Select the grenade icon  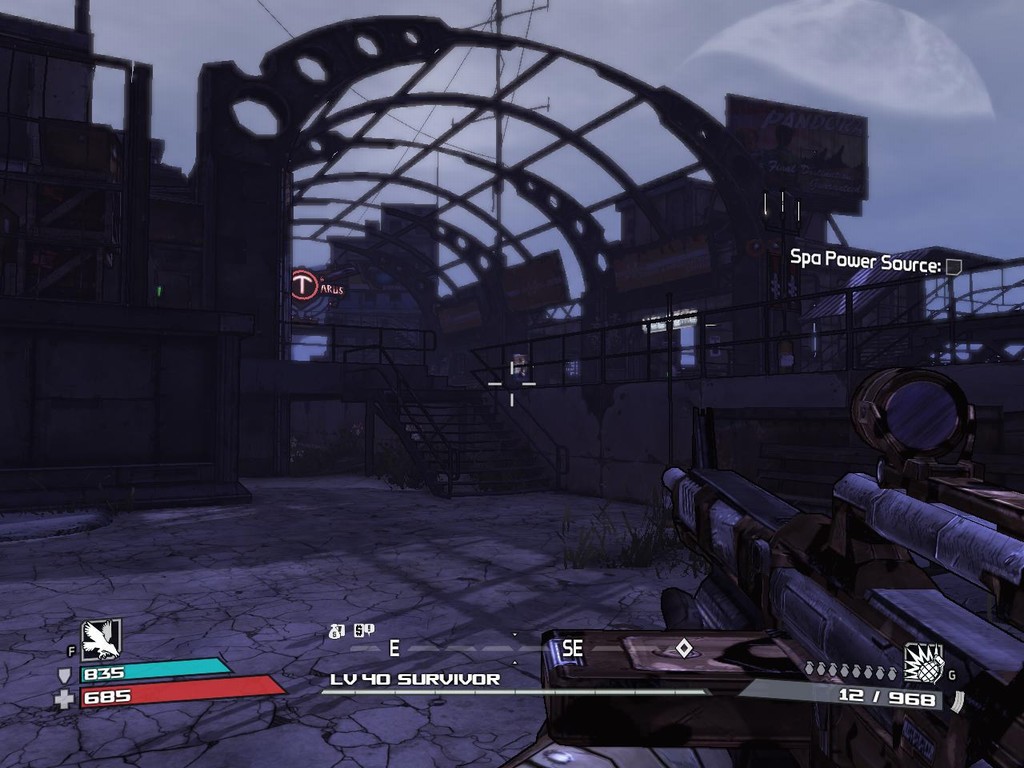tap(923, 662)
